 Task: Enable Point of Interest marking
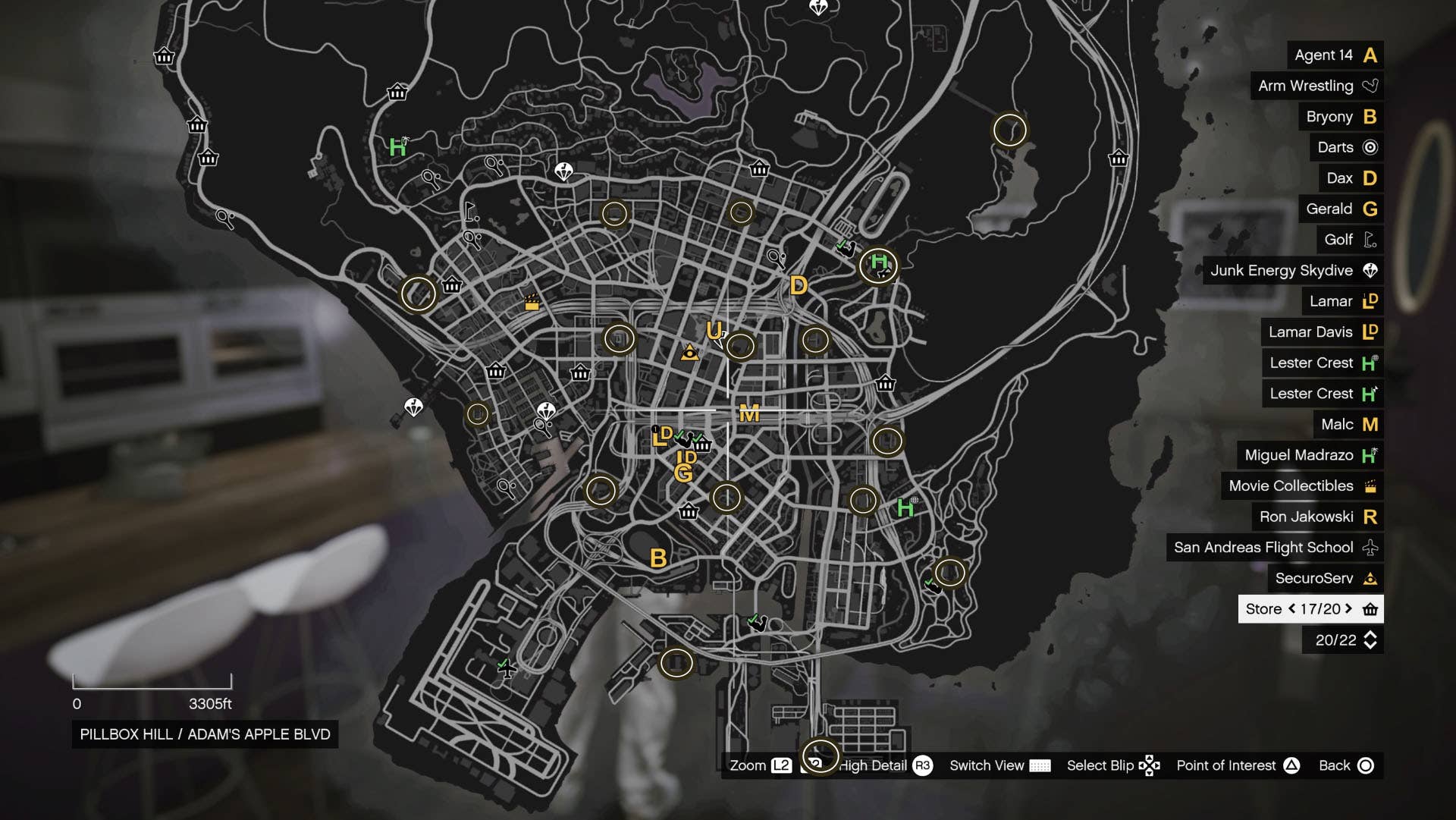pyautogui.click(x=1237, y=765)
